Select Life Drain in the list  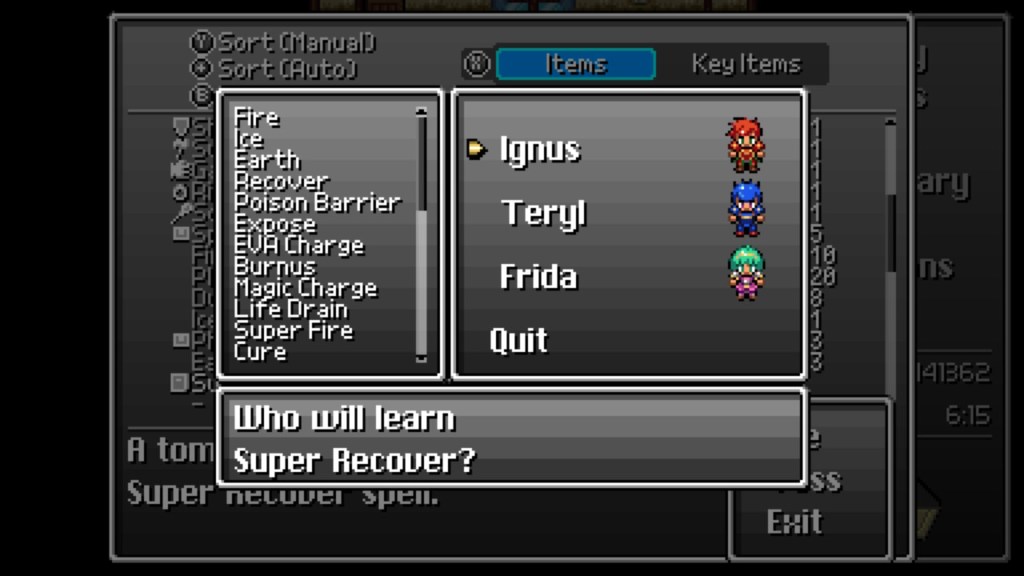pyautogui.click(x=290, y=309)
